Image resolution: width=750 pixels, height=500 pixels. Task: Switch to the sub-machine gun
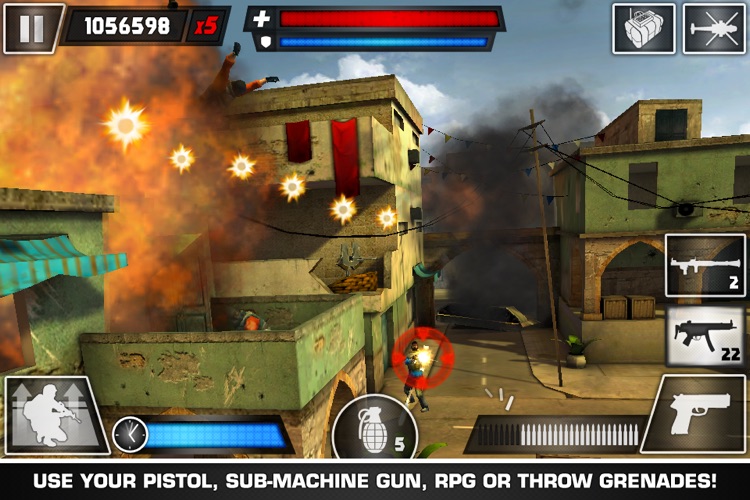point(705,336)
